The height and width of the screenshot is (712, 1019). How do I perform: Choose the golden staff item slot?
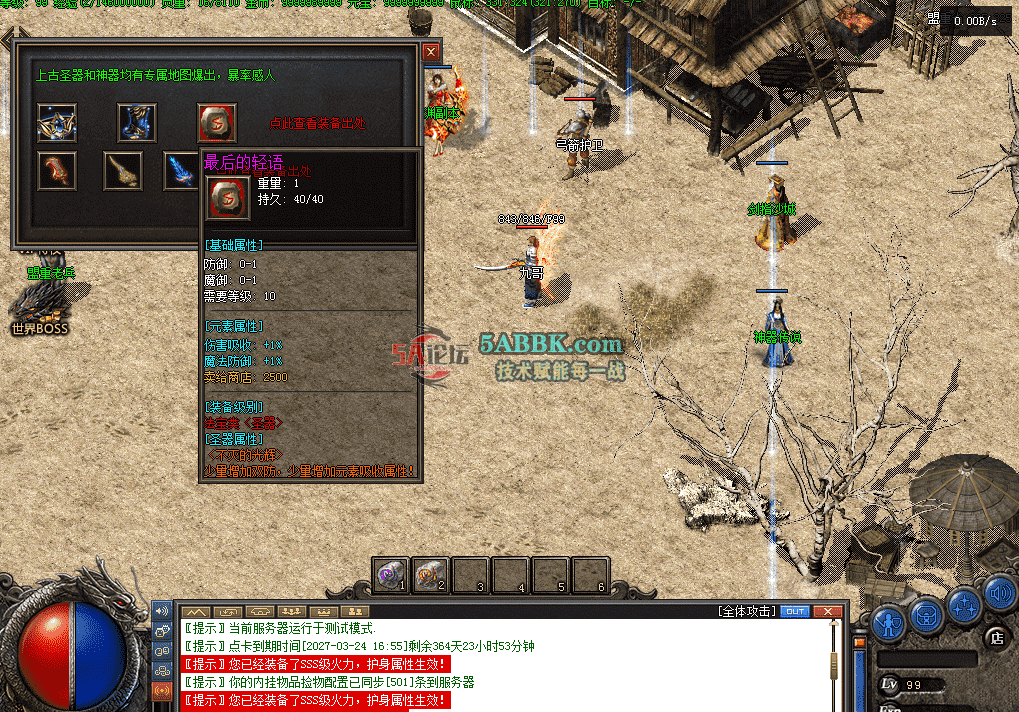coord(123,171)
